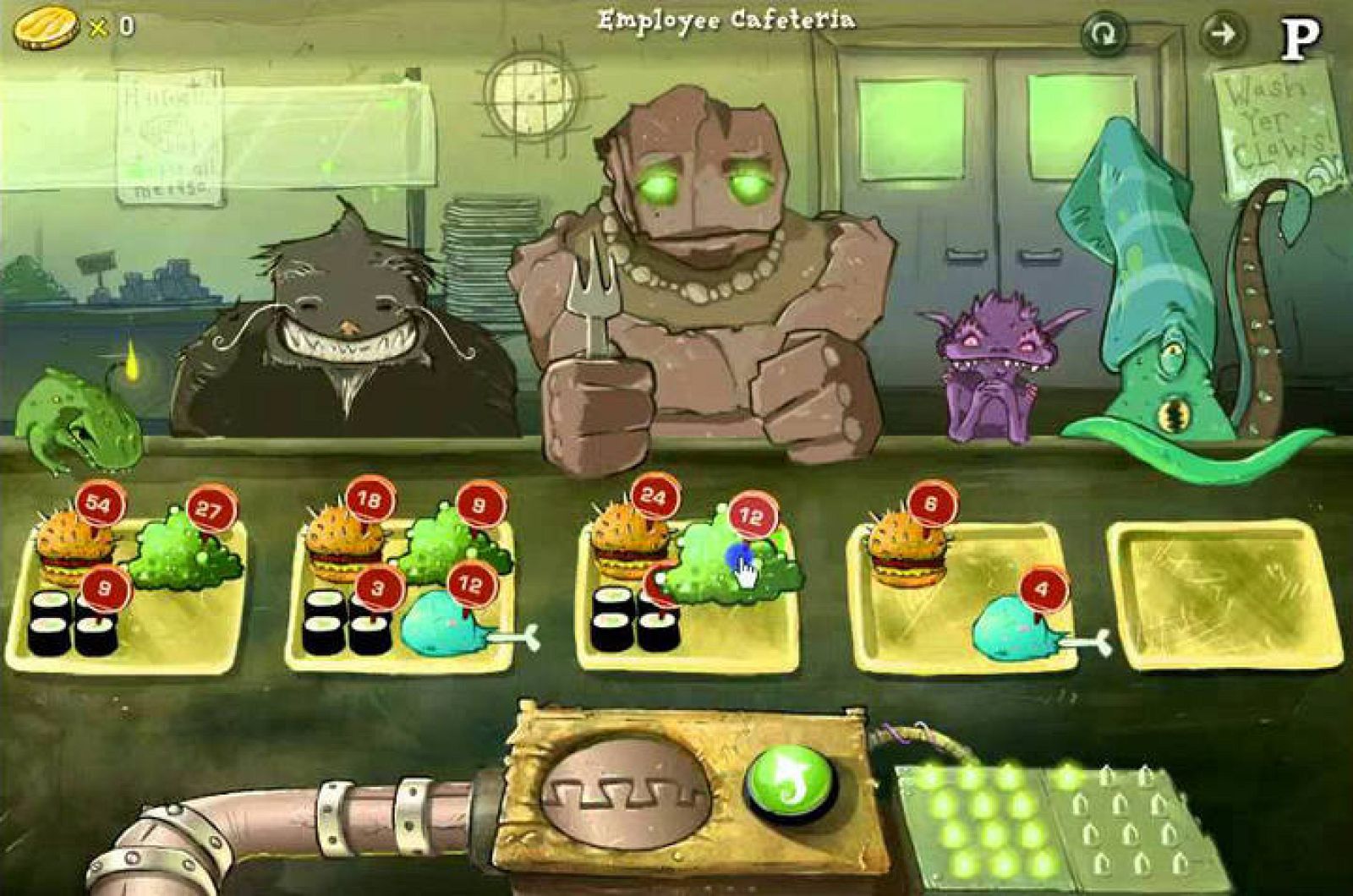1353x896 pixels.
Task: Click the restart level circular arrow icon
Action: [1104, 36]
